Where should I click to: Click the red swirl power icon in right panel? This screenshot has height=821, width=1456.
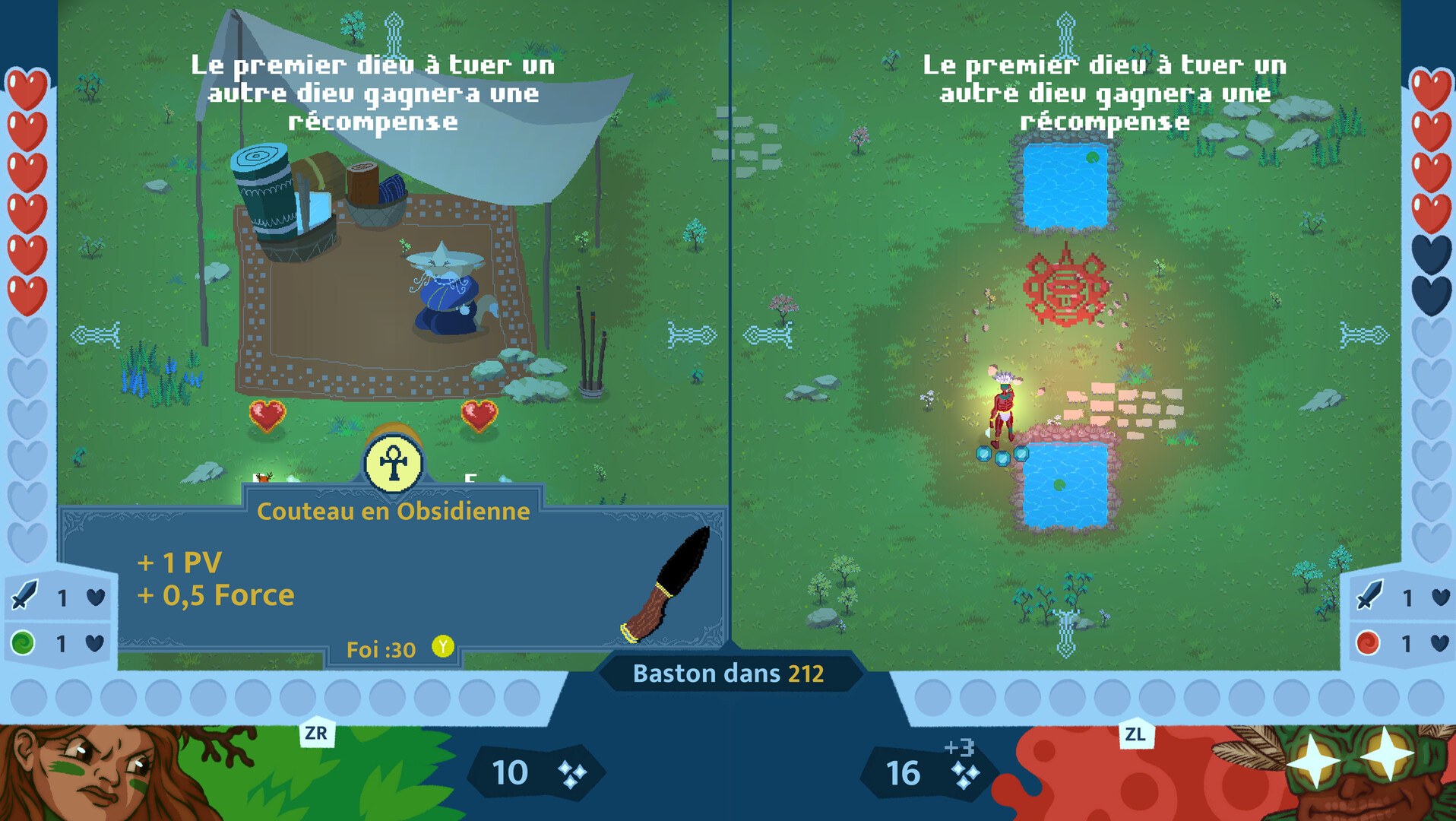click(x=1366, y=642)
